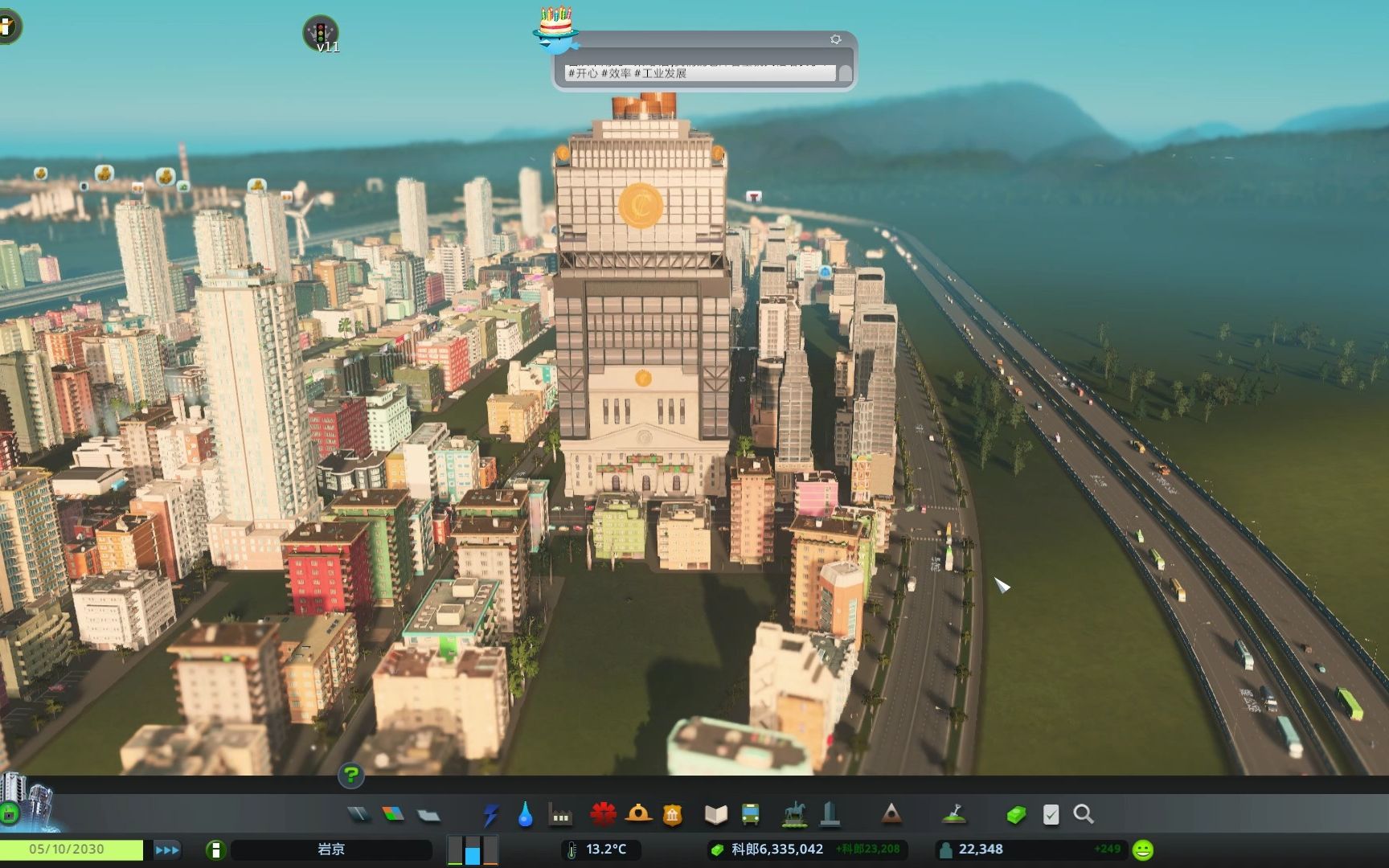Open the Parks statue menu
The image size is (1389, 868).
[794, 815]
